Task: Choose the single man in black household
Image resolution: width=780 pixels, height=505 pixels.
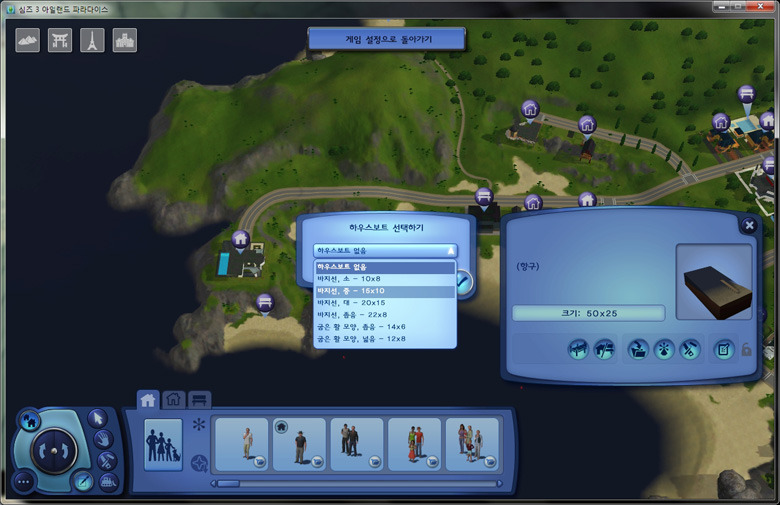Action: click(x=299, y=444)
